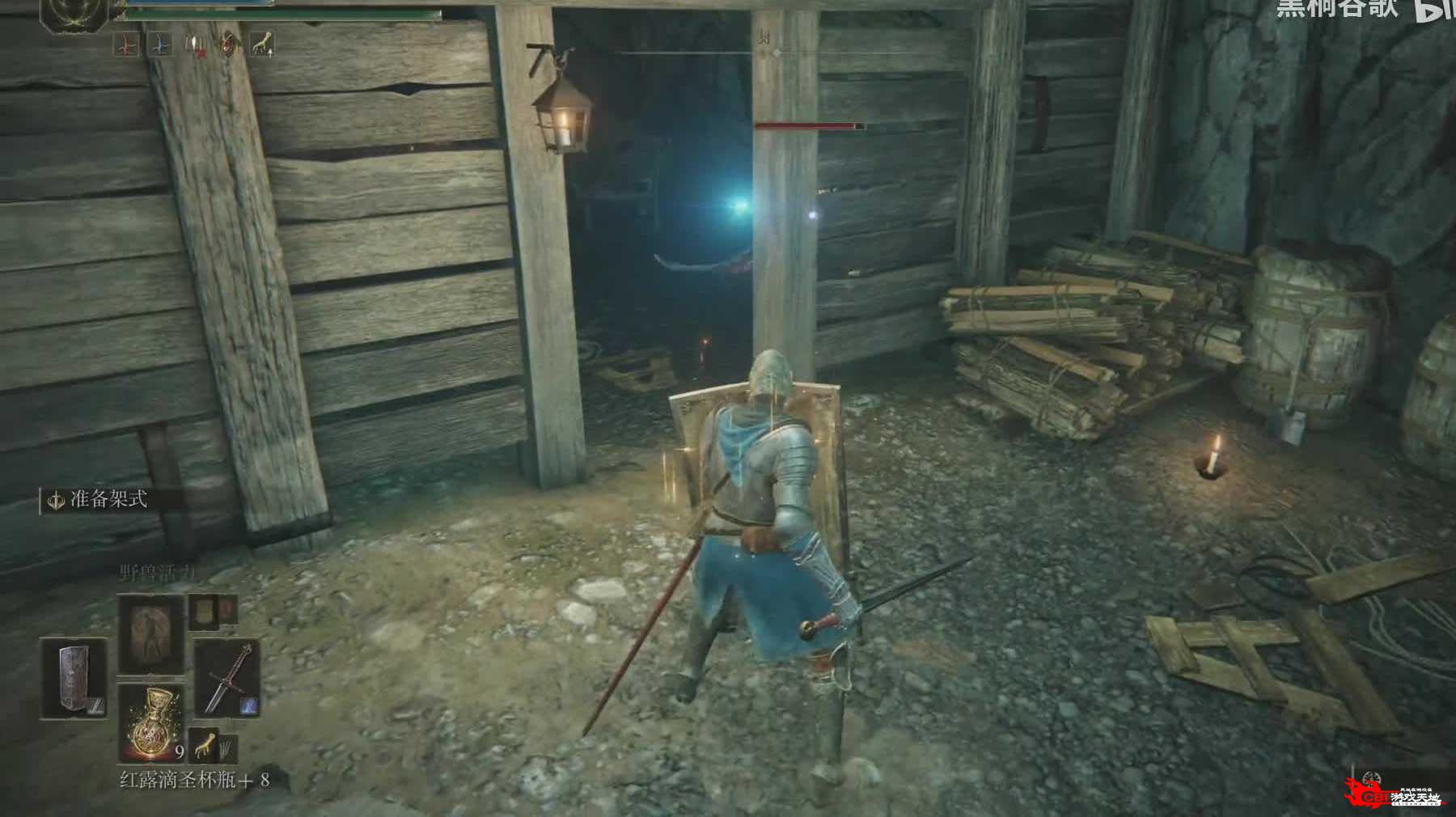Click the blue branch status buff icon
1456x817 pixels.
pyautogui.click(x=160, y=45)
